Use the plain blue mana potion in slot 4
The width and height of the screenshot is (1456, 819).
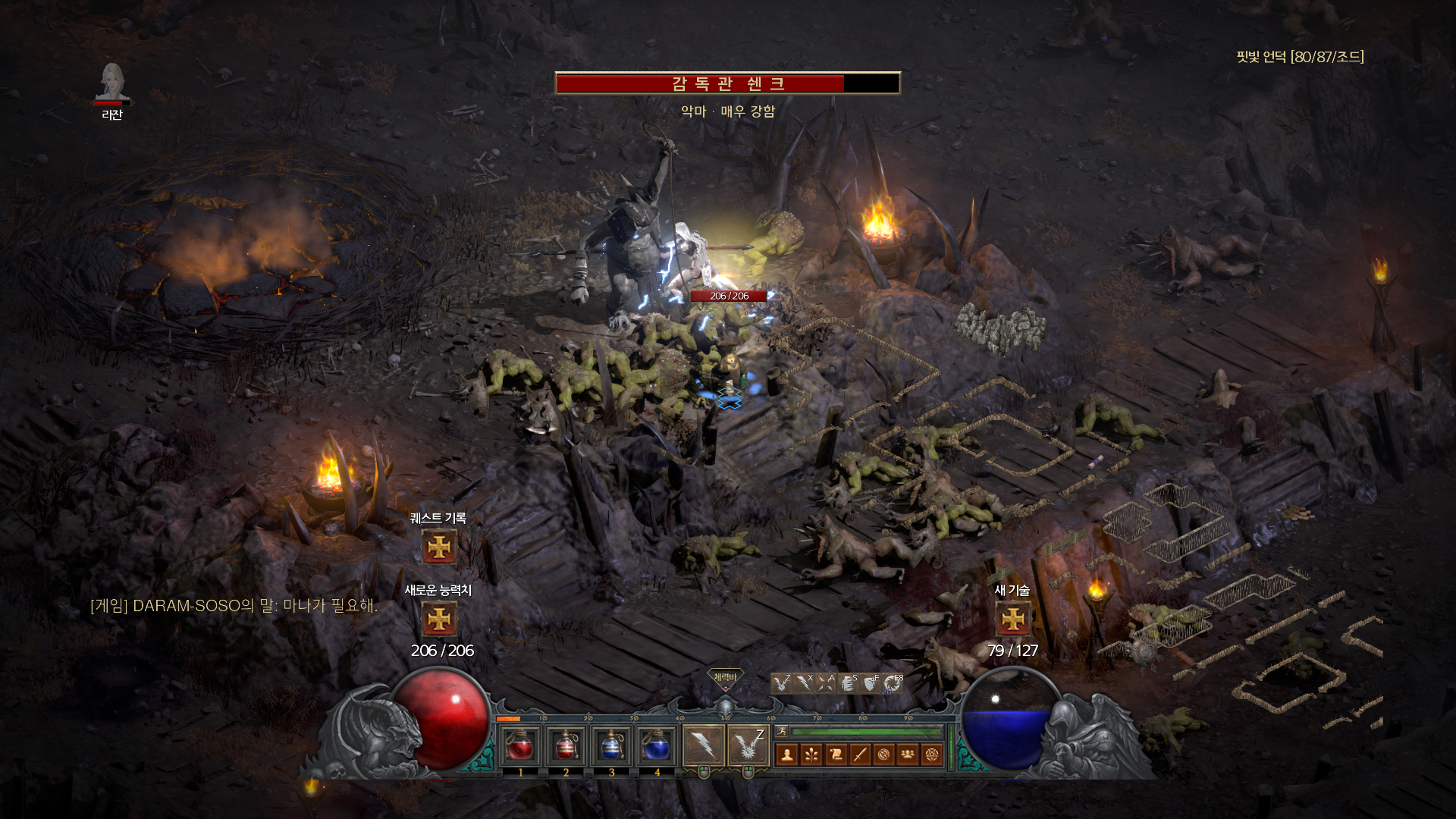657,746
